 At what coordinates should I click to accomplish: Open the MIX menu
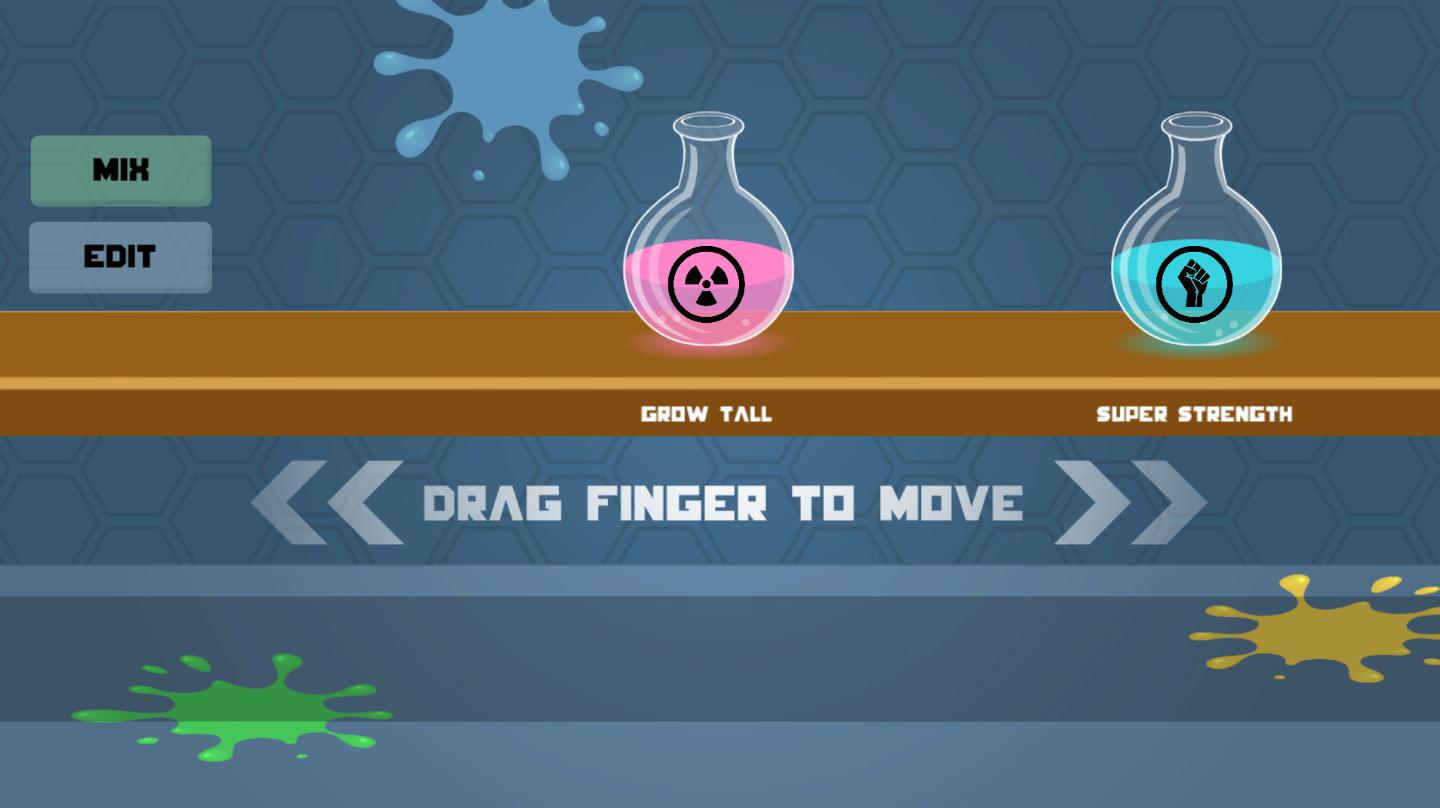120,170
